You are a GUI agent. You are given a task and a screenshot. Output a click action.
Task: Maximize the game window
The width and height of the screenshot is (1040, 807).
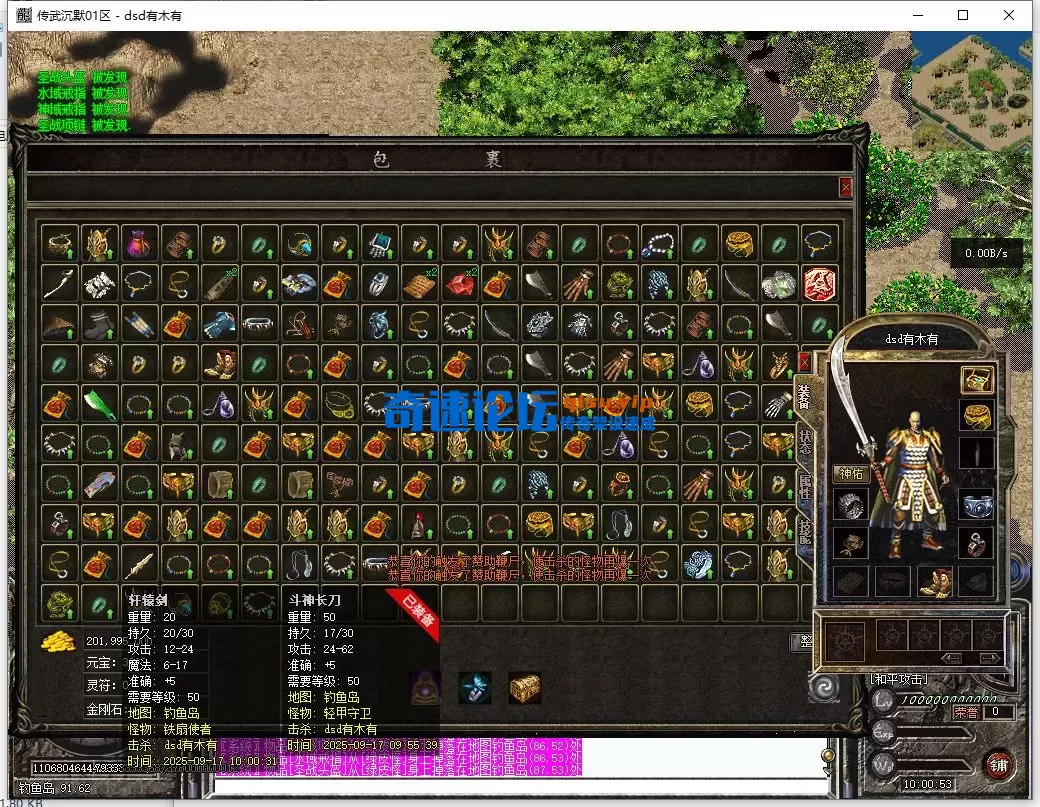pyautogui.click(x=963, y=15)
